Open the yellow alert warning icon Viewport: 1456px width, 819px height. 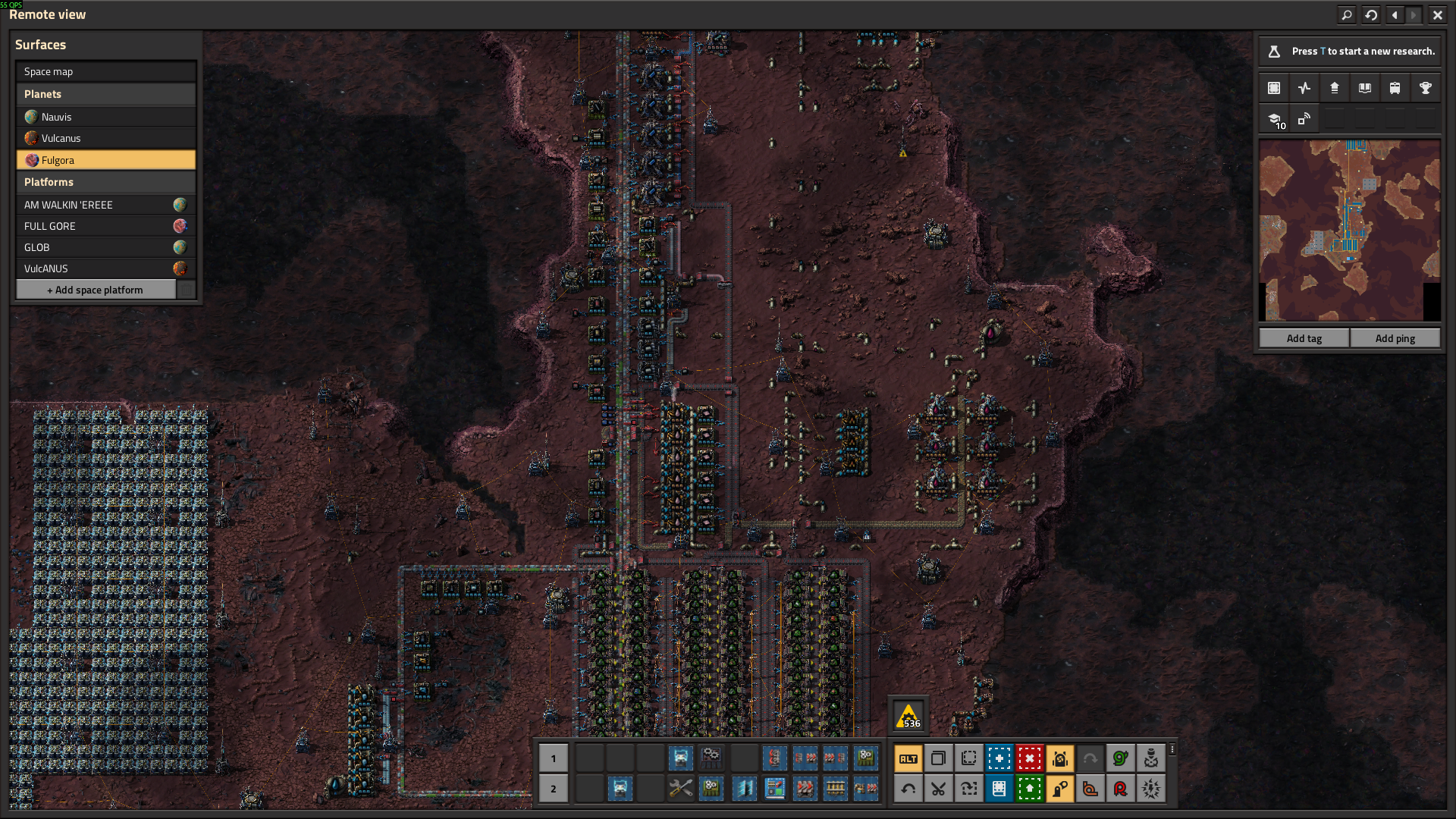(908, 716)
